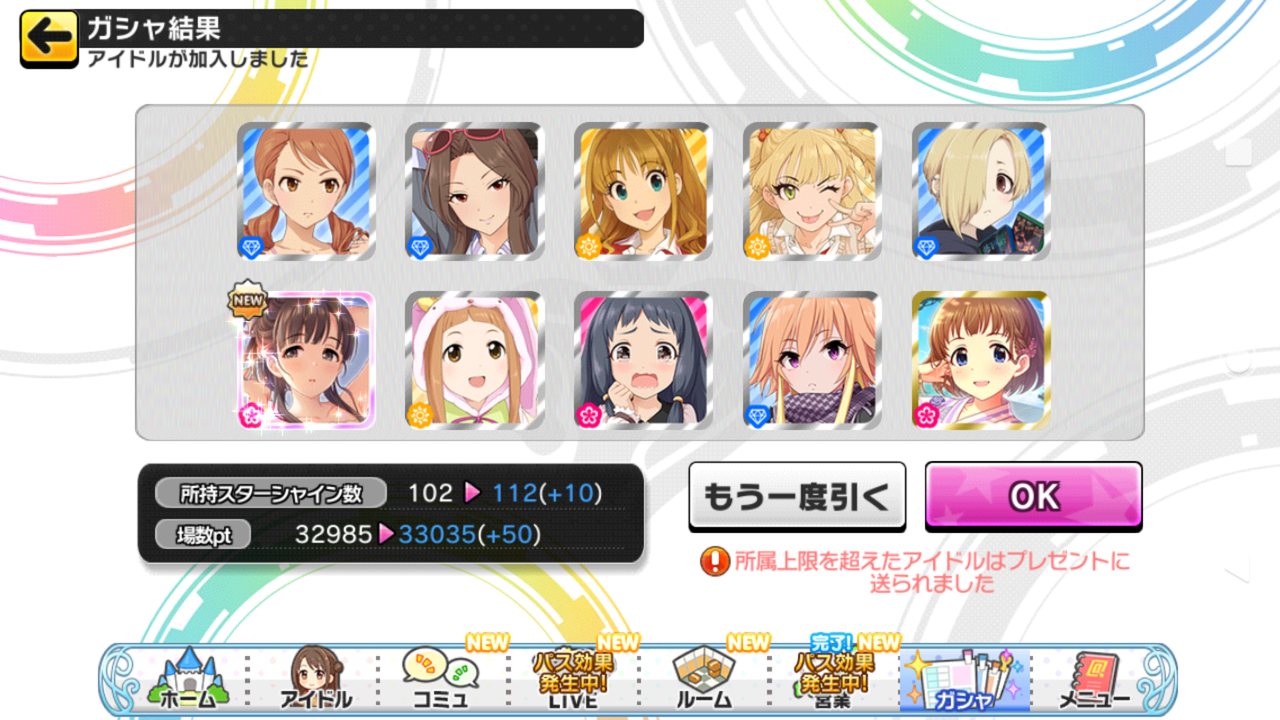Select the new pink sparkling idol card

pyautogui.click(x=305, y=360)
